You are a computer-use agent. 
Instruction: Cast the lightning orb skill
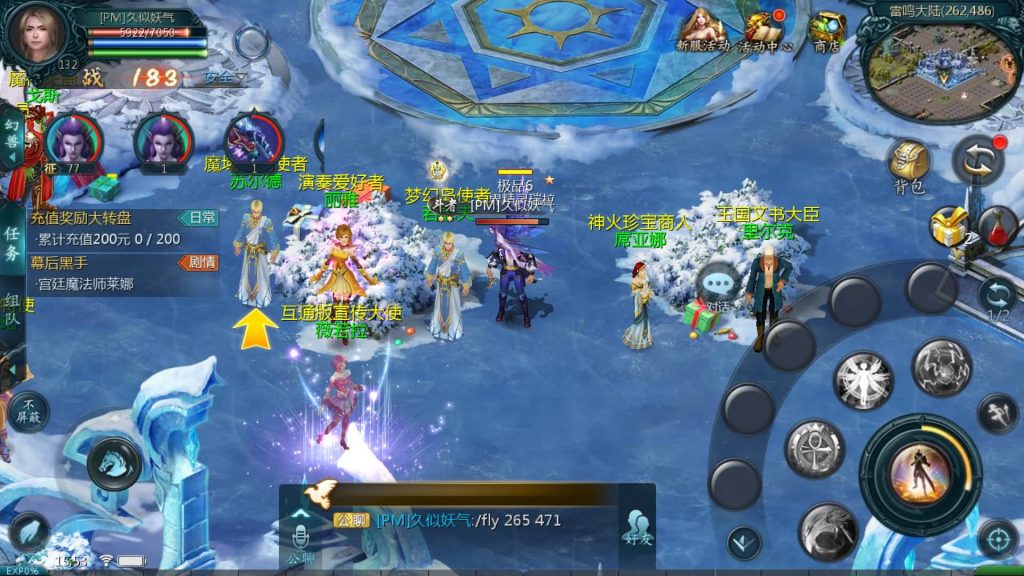point(941,367)
